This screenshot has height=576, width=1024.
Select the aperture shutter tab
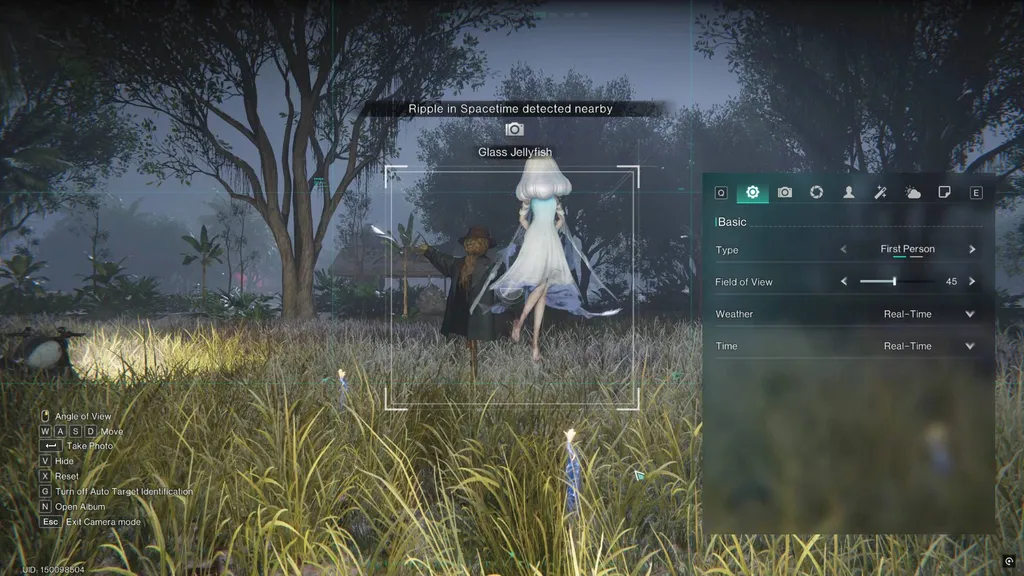click(817, 192)
